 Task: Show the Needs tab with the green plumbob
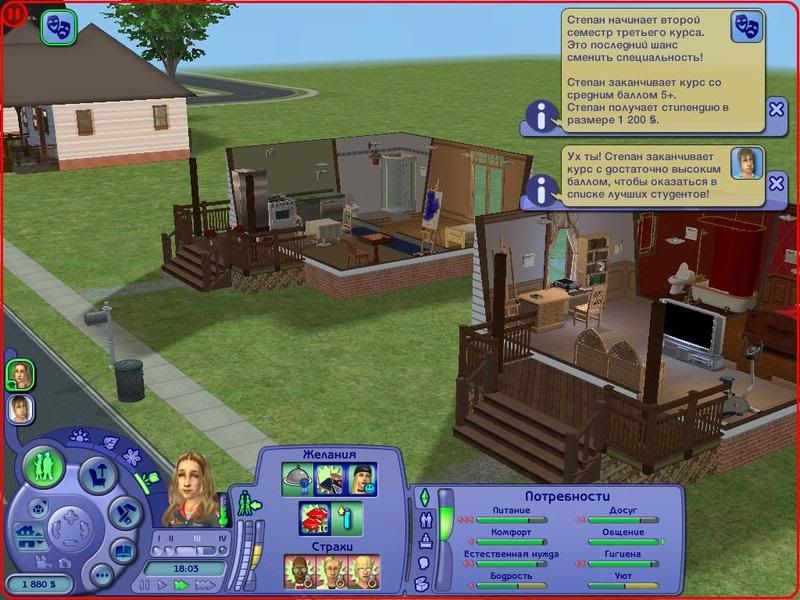click(x=424, y=497)
